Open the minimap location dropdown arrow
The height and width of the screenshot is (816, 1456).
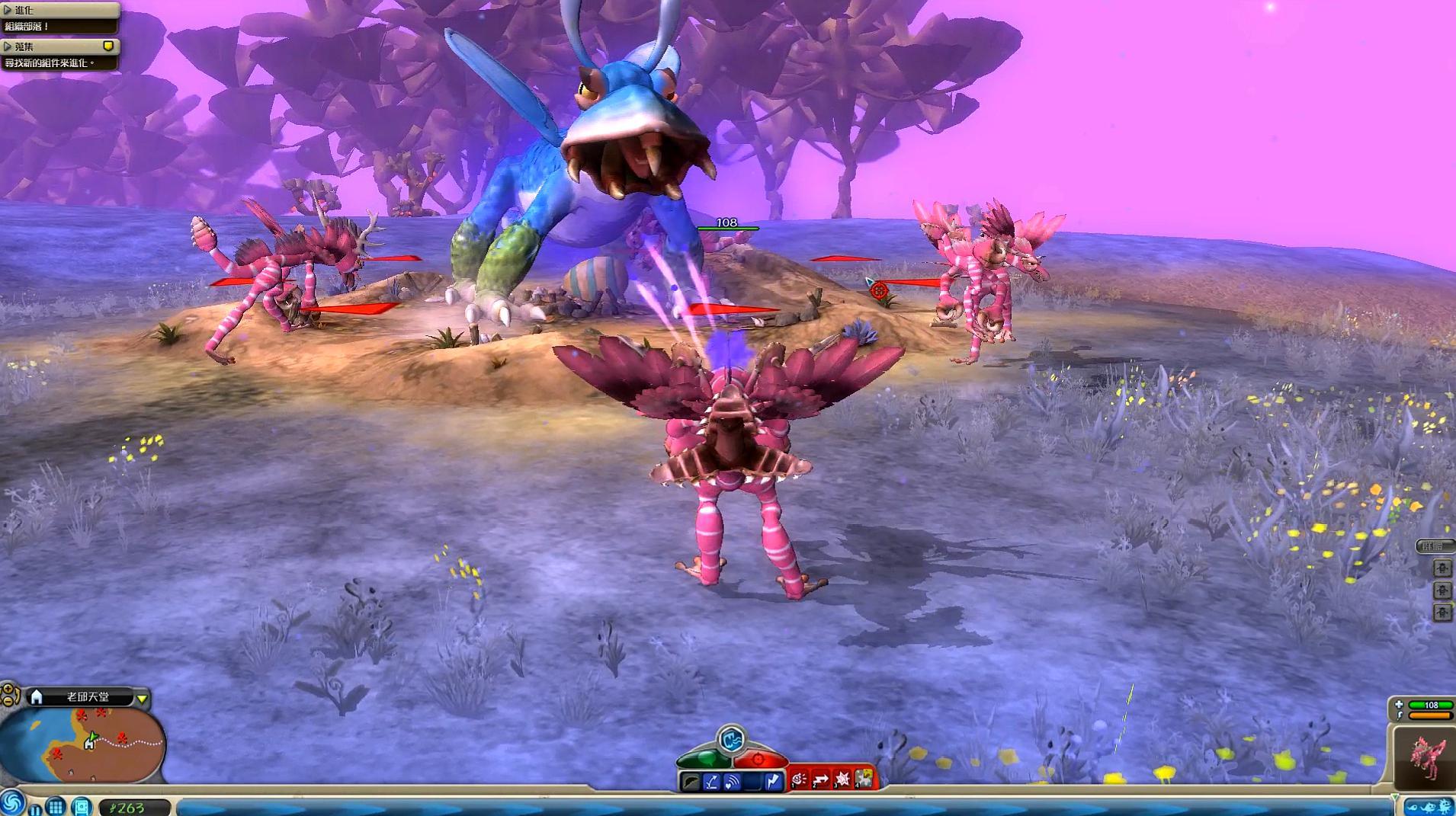click(142, 698)
